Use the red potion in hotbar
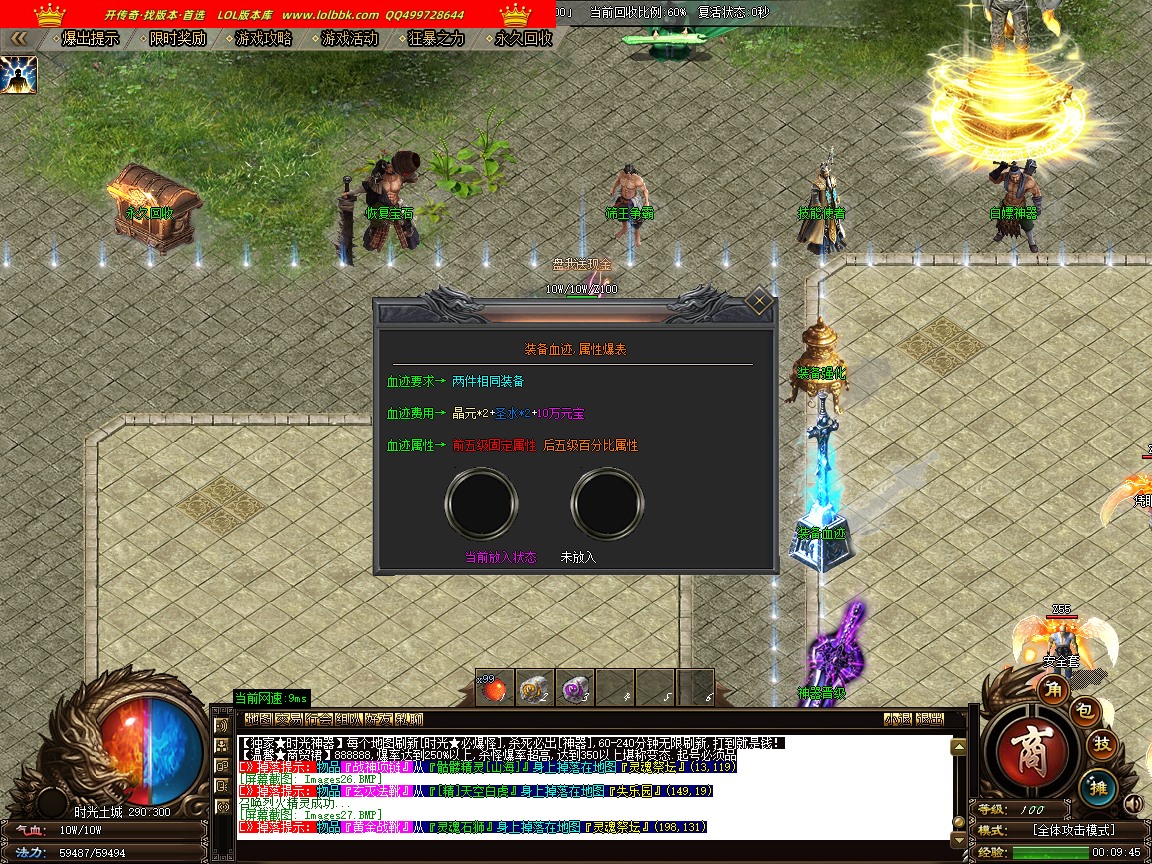 coord(493,688)
